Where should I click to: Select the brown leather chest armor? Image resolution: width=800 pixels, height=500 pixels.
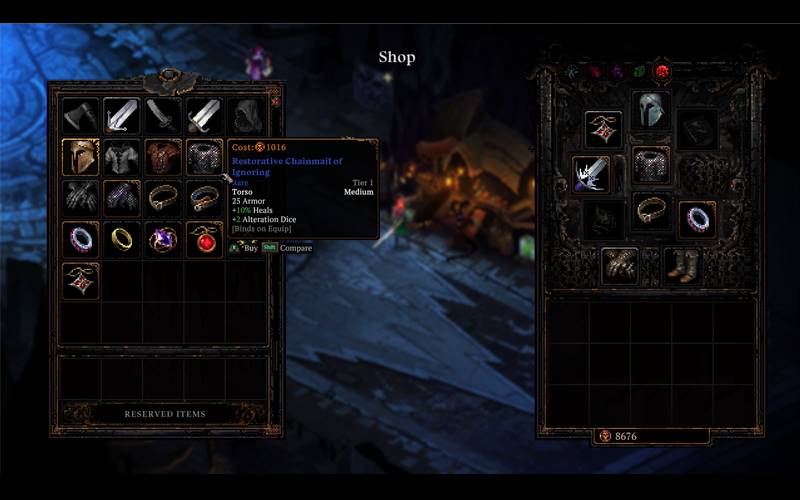point(162,157)
